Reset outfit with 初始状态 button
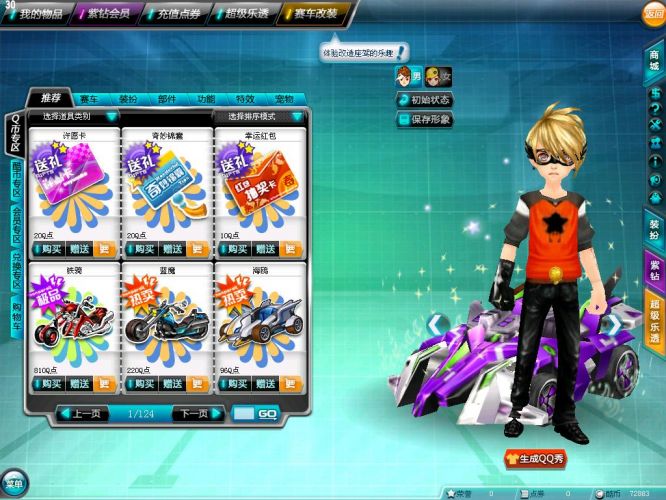The image size is (666, 500). point(424,100)
